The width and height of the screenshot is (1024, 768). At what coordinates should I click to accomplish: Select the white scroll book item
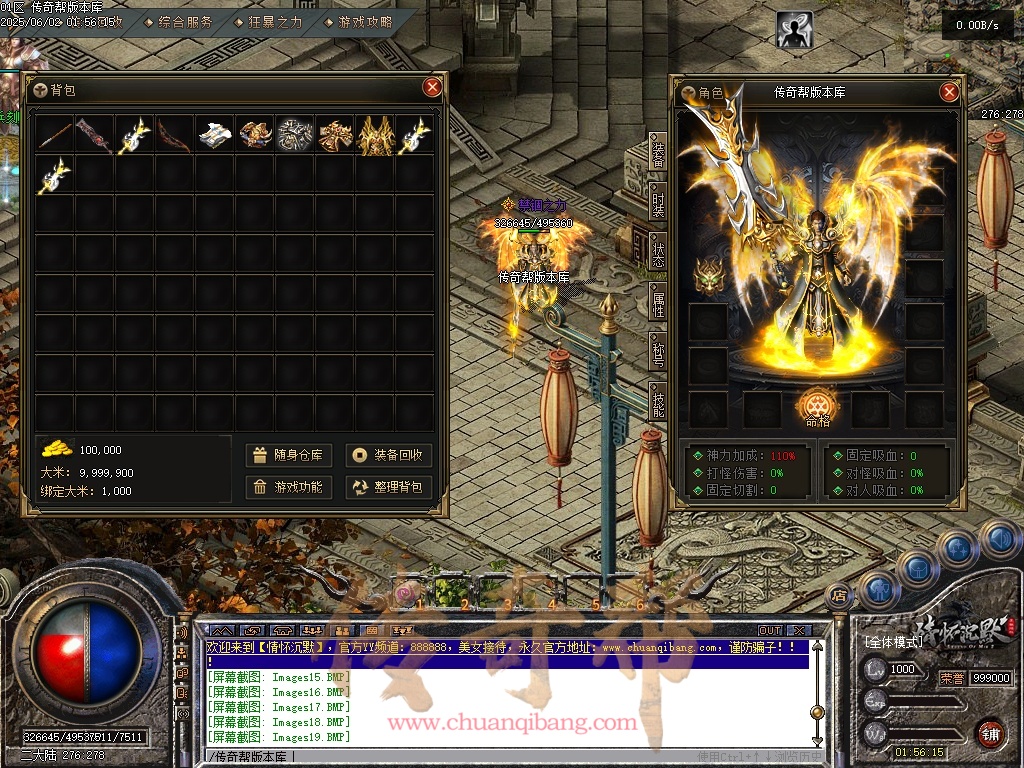pos(215,135)
